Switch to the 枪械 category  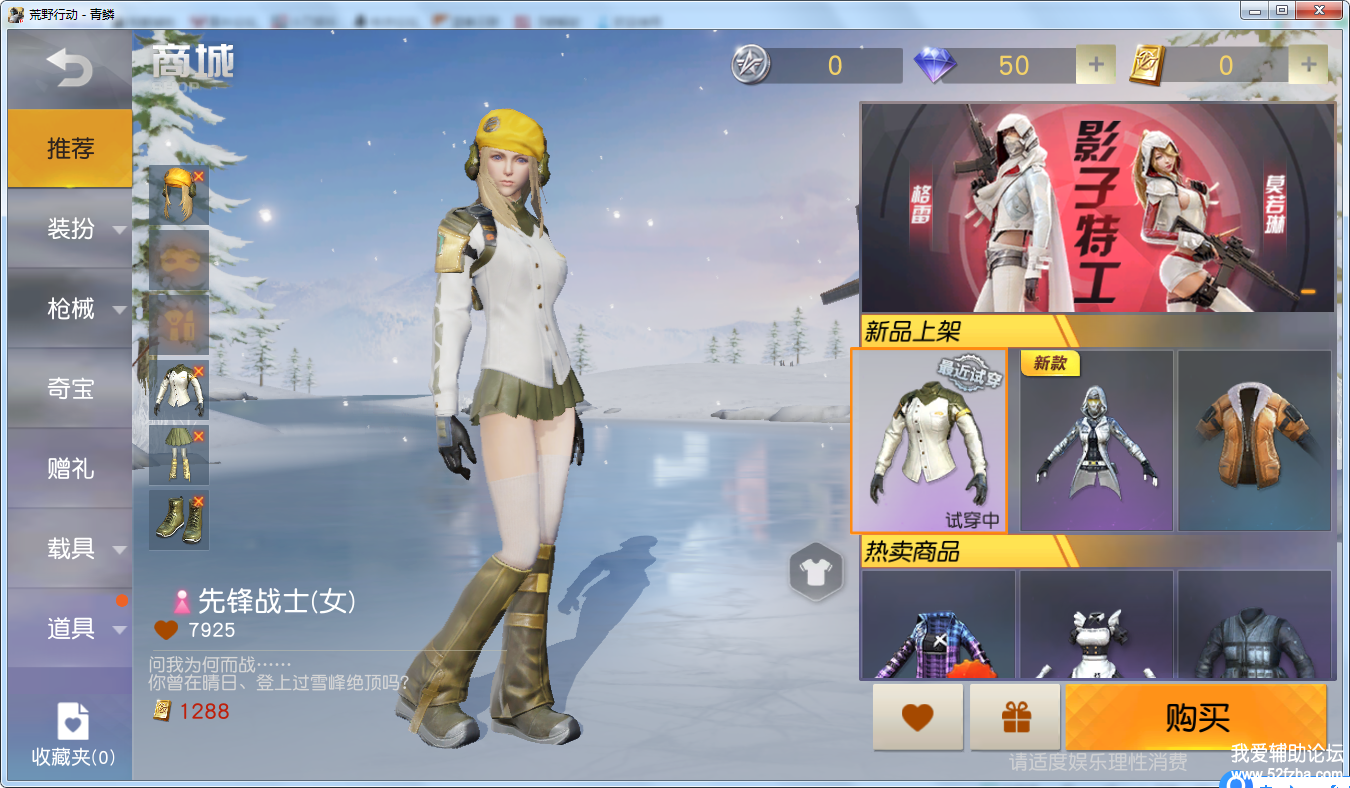72,309
